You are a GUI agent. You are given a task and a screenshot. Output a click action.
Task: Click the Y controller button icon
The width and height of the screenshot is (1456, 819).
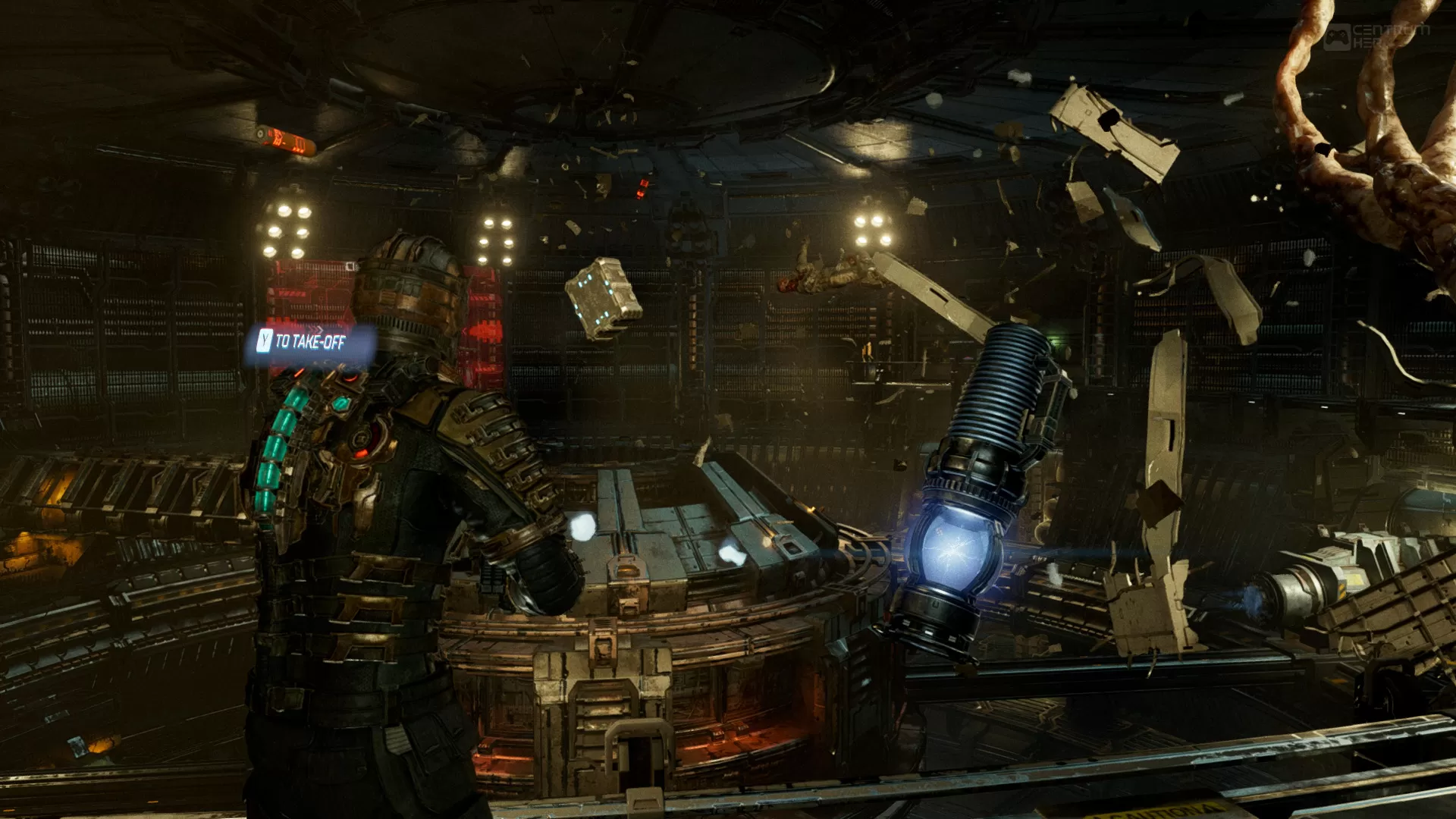click(x=265, y=340)
